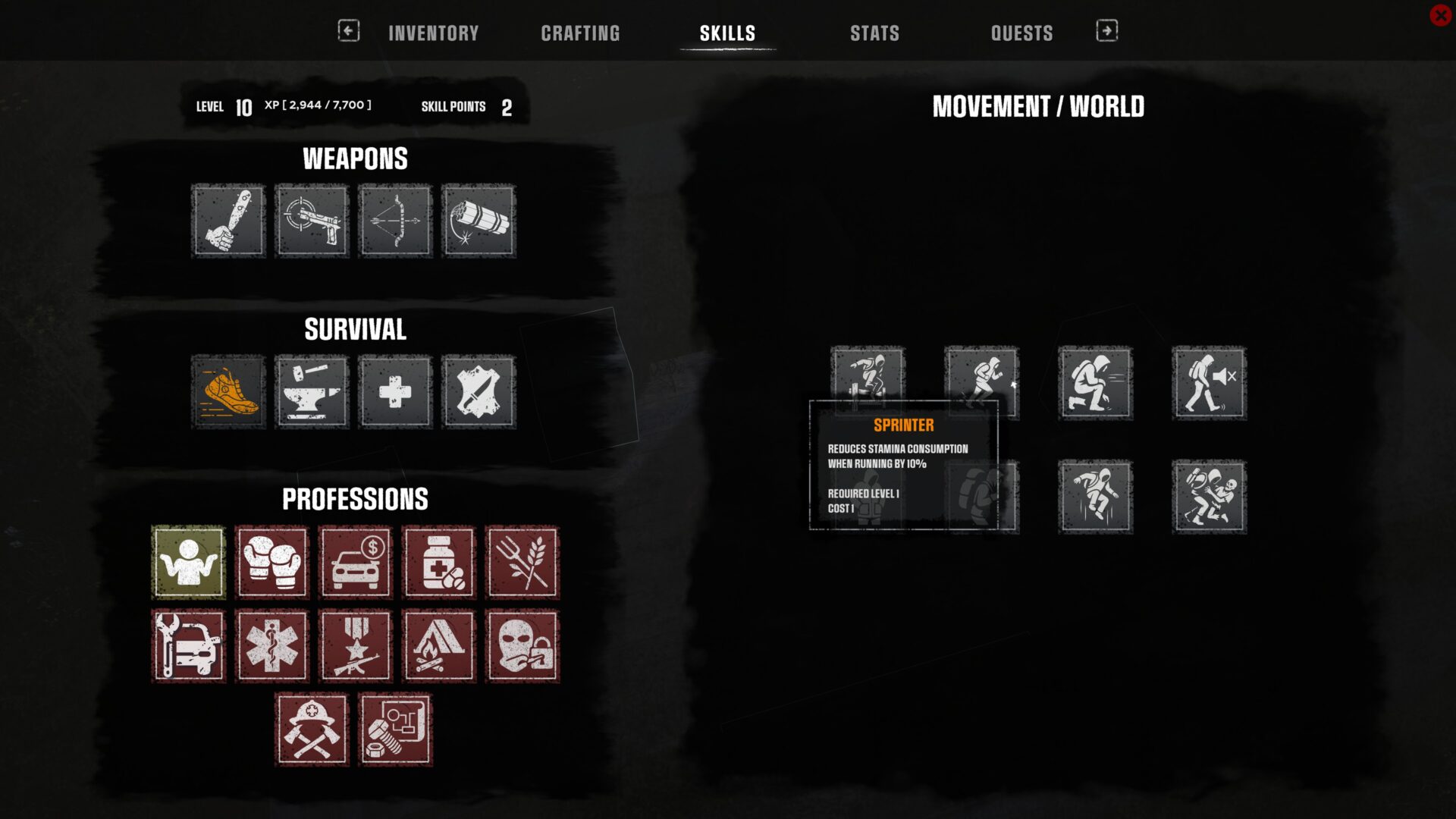The height and width of the screenshot is (819, 1456).
Task: Choose the firefighter helmet and axes profession
Action: [312, 730]
